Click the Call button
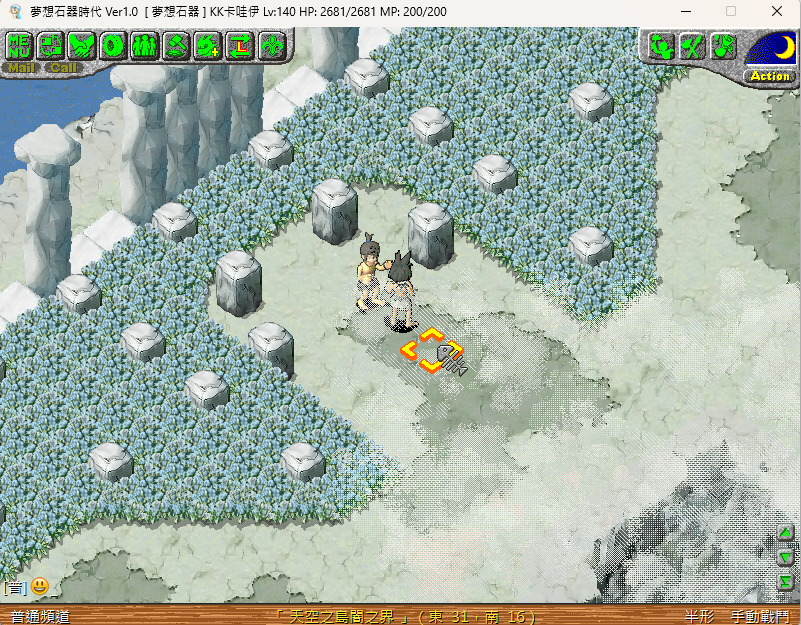The width and height of the screenshot is (801, 625). (63, 68)
